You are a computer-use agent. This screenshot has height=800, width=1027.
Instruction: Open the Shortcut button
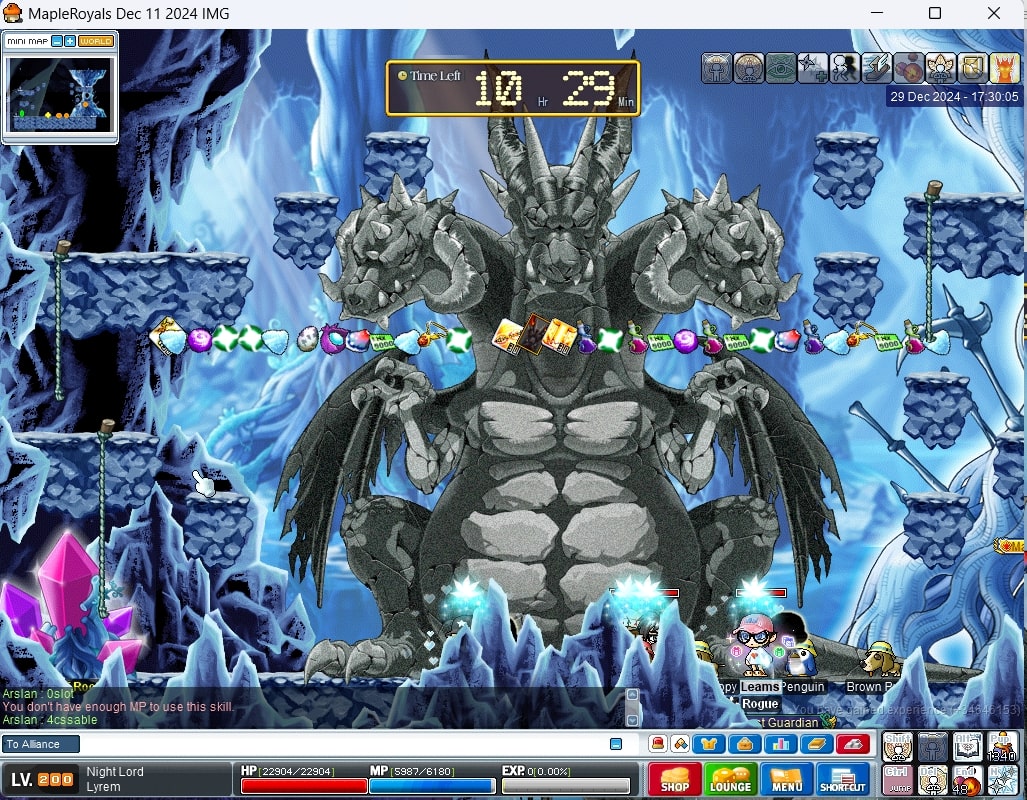(843, 780)
